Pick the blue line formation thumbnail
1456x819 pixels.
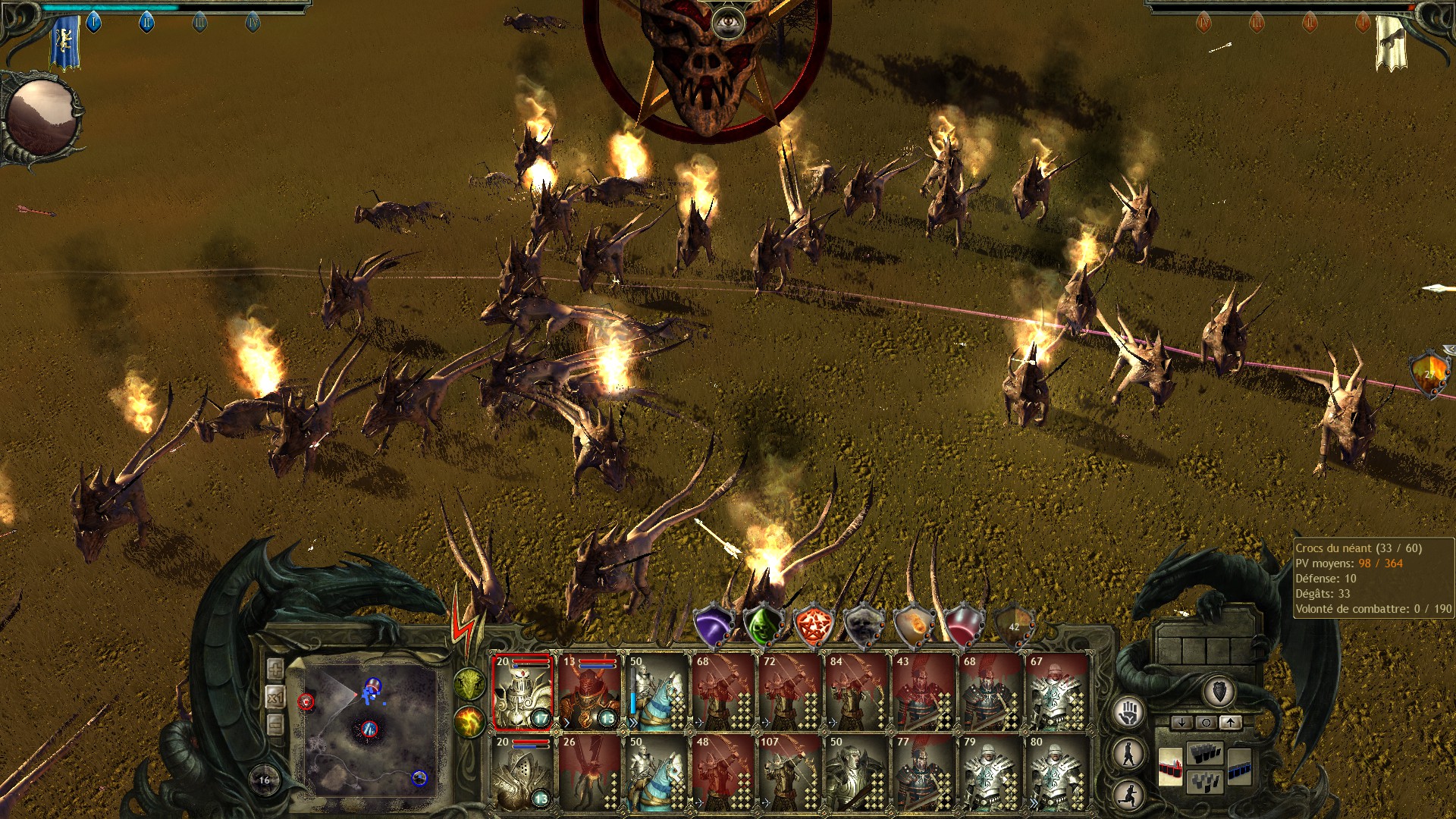1239,768
